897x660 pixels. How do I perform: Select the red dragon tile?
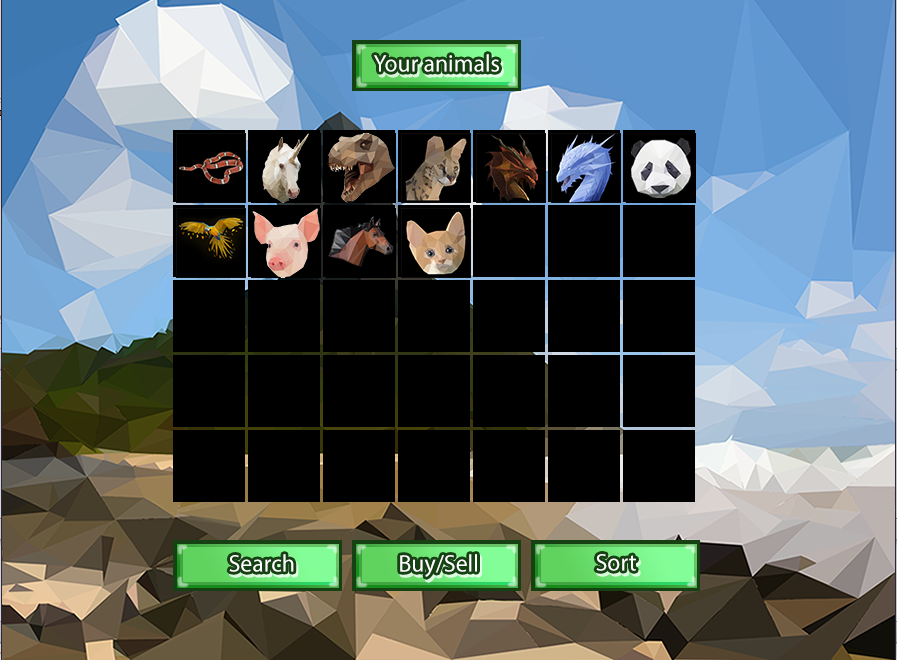coord(509,166)
